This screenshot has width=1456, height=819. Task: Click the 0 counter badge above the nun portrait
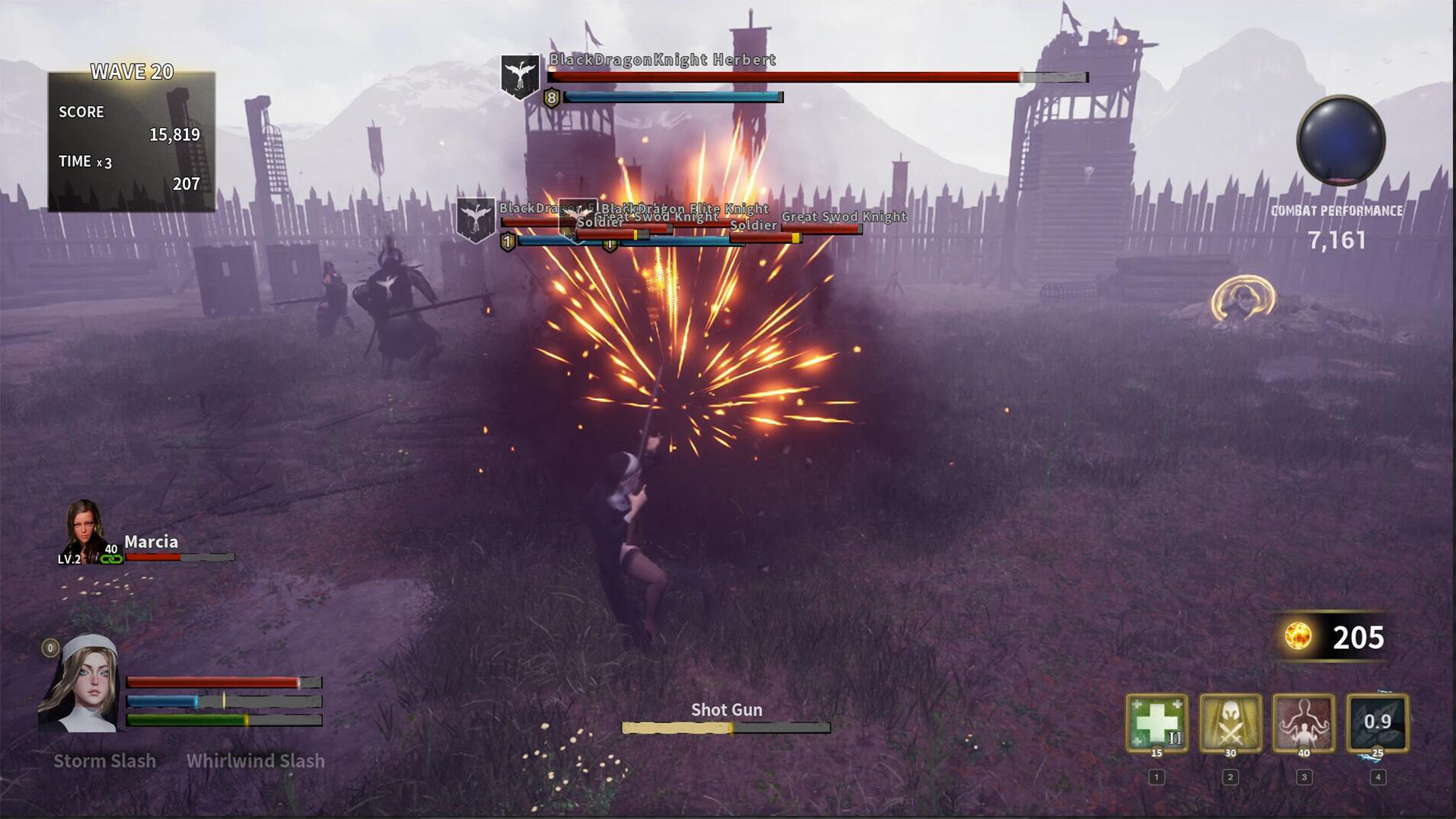[x=49, y=648]
